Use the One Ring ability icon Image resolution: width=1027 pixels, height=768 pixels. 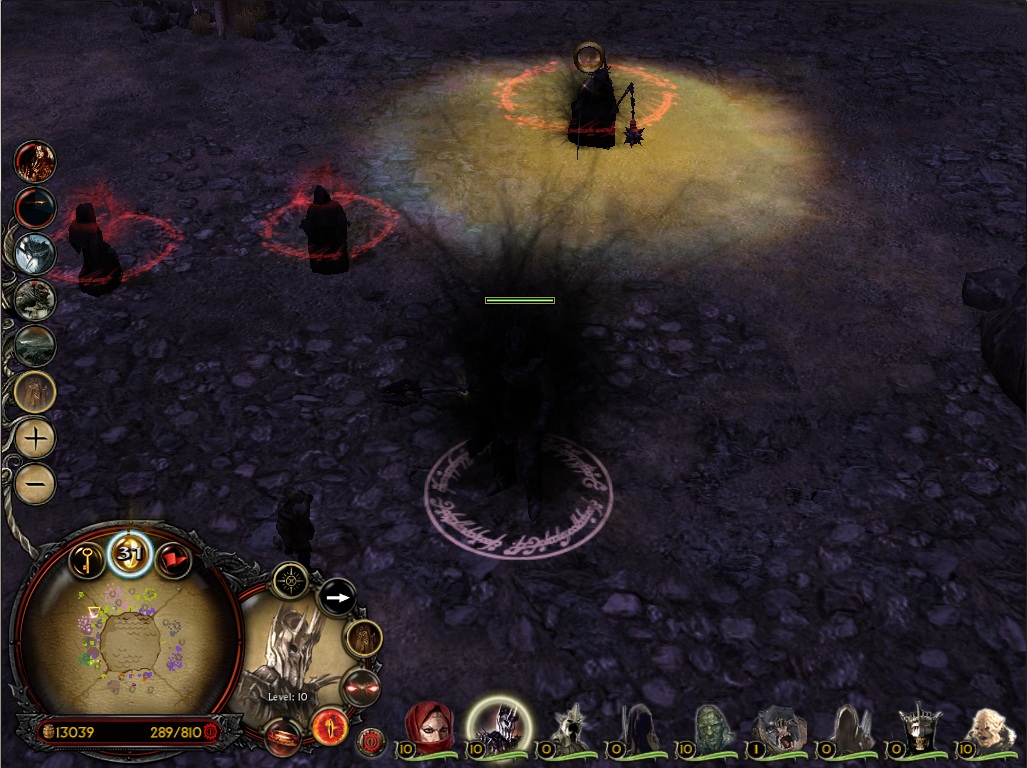click(x=283, y=737)
